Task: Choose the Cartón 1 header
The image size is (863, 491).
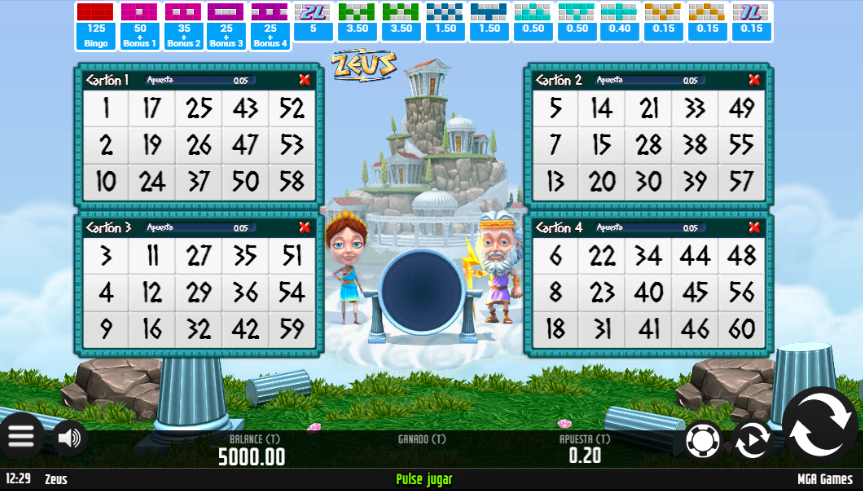Action: click(x=190, y=80)
